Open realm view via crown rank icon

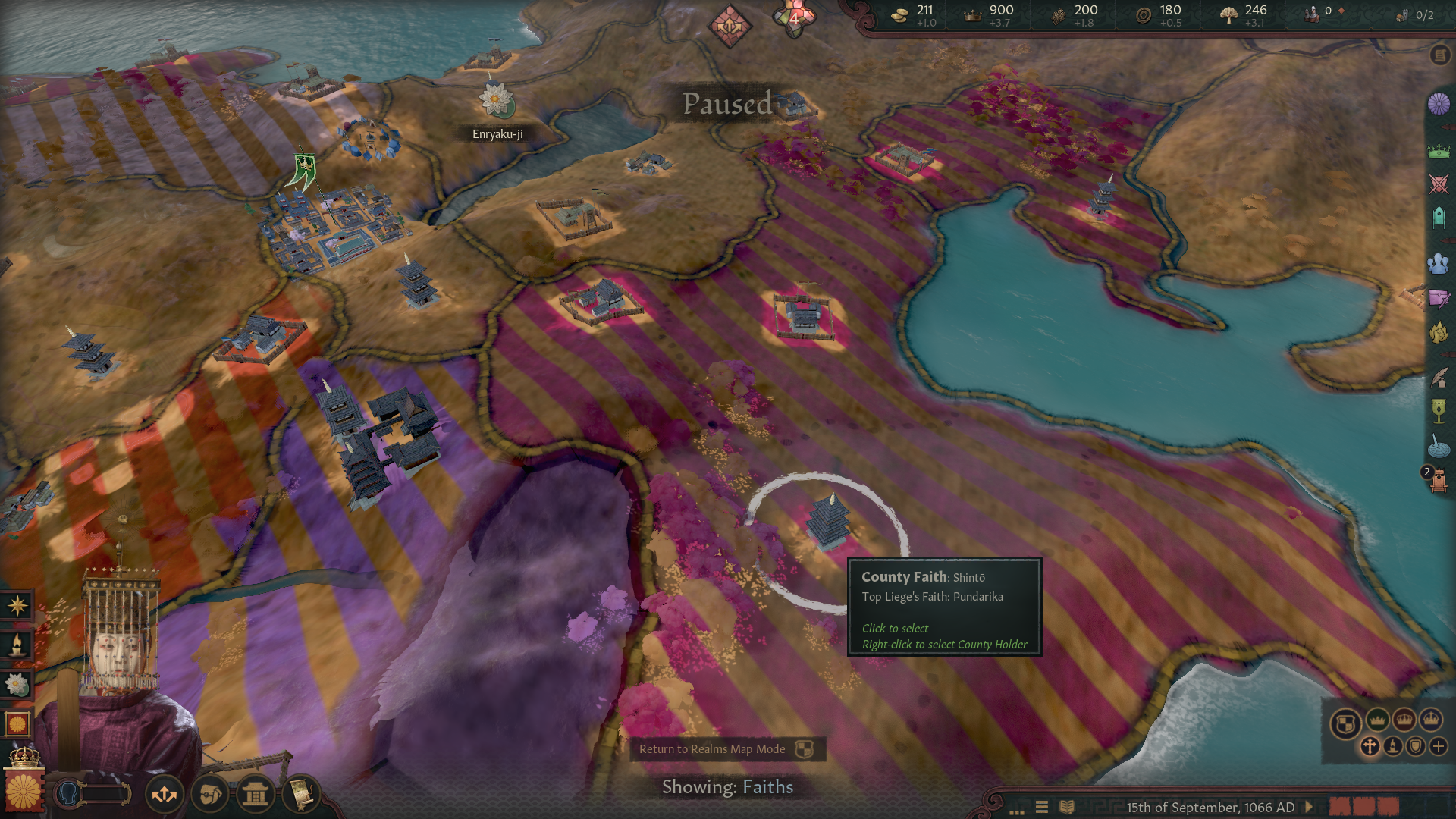1439,150
